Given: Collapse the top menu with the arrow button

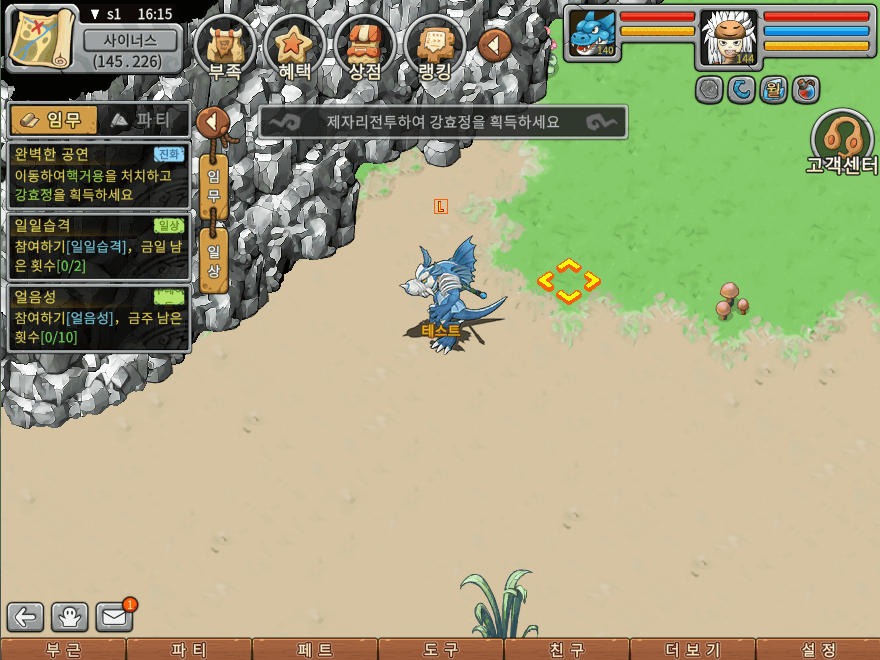Looking at the screenshot, I should pyautogui.click(x=495, y=45).
